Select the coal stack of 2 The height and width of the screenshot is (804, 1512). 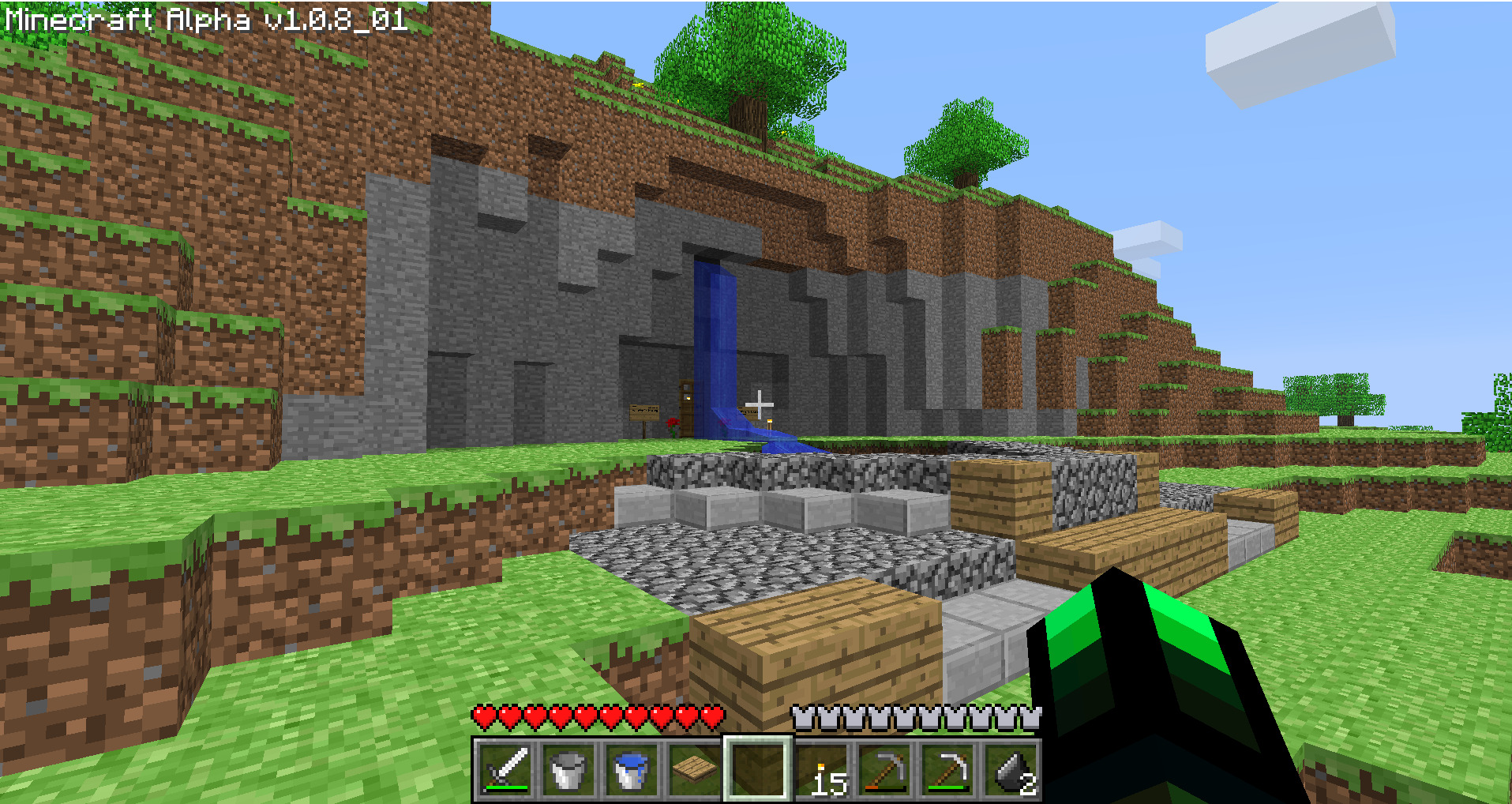1011,769
